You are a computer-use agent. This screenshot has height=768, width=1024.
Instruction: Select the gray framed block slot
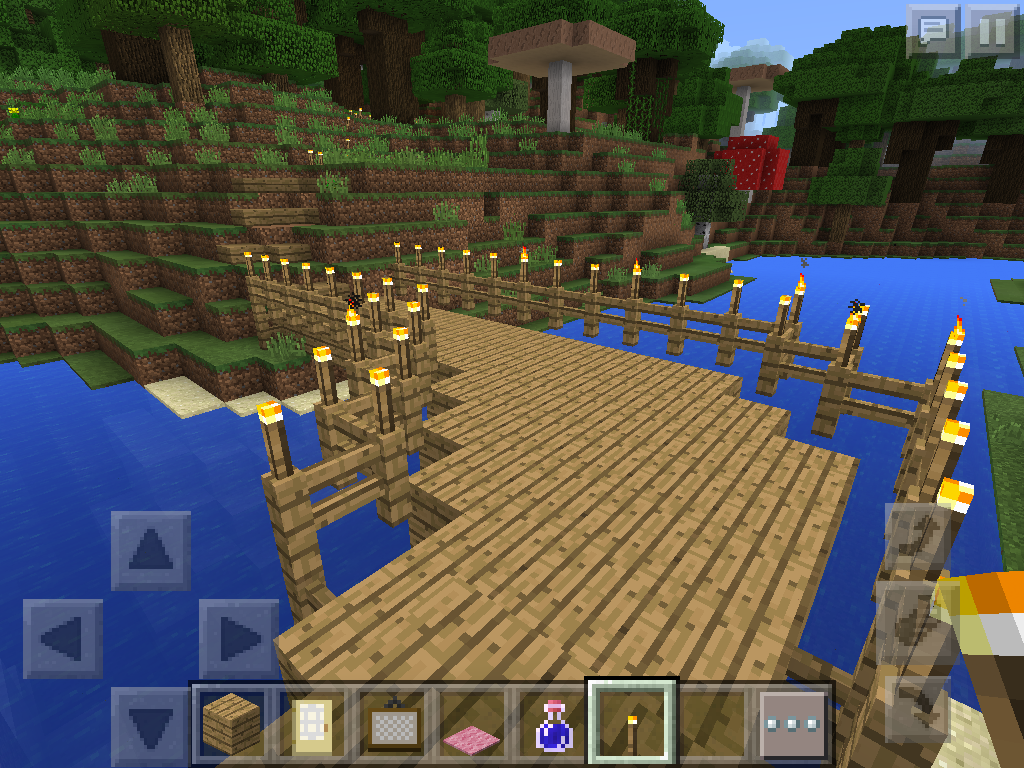click(x=393, y=722)
